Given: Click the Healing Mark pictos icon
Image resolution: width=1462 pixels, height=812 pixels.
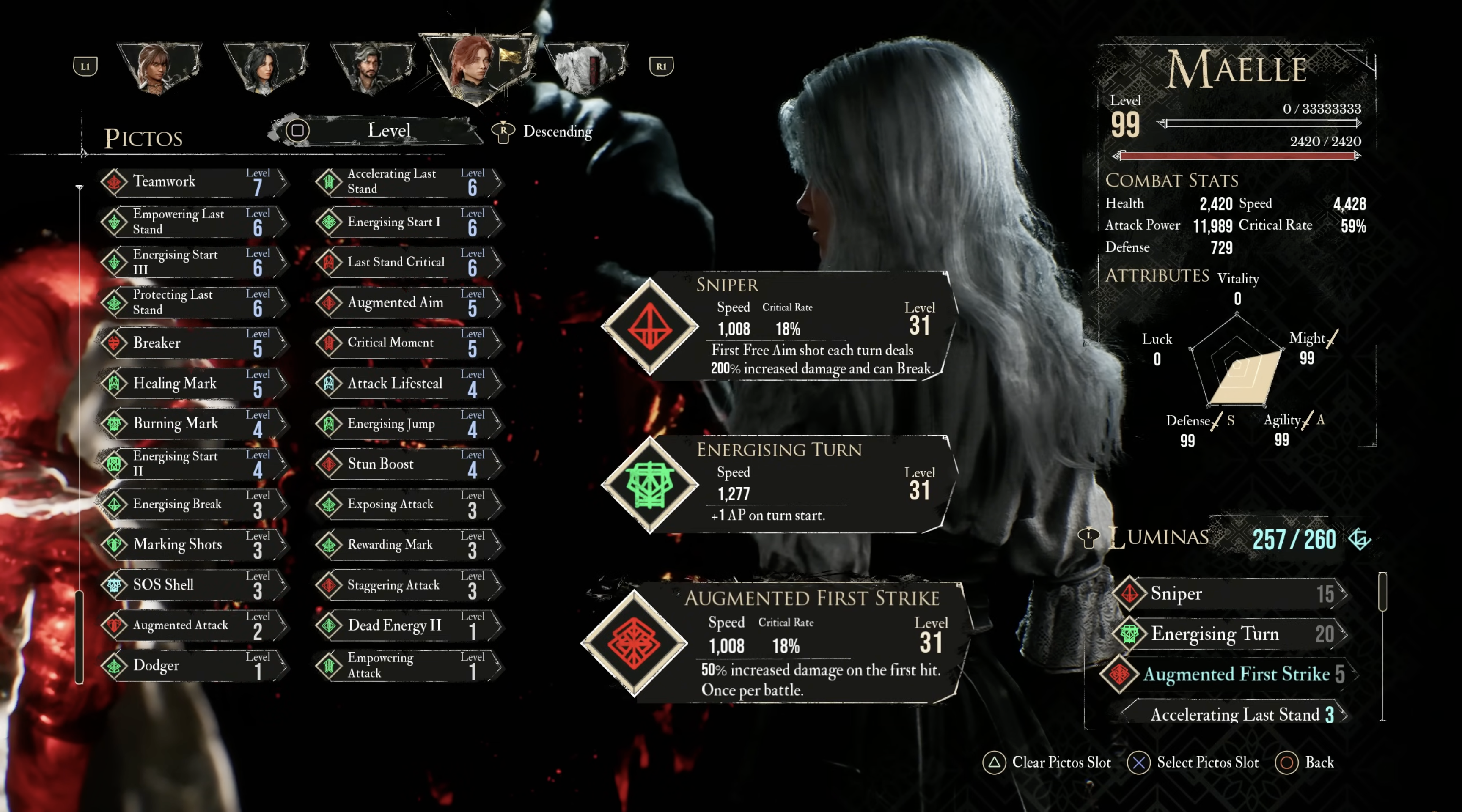Looking at the screenshot, I should (x=115, y=383).
